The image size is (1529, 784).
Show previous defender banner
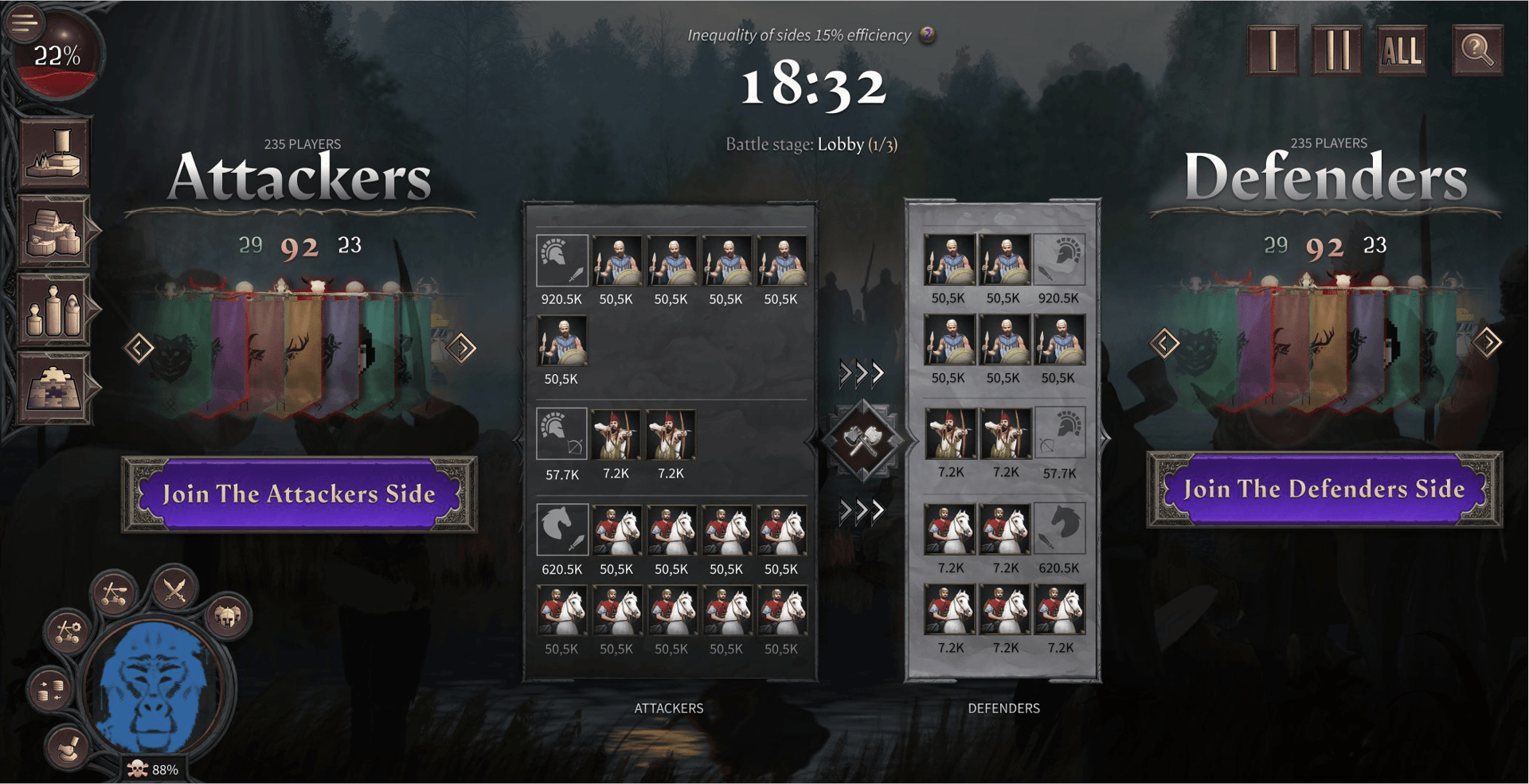point(1164,344)
